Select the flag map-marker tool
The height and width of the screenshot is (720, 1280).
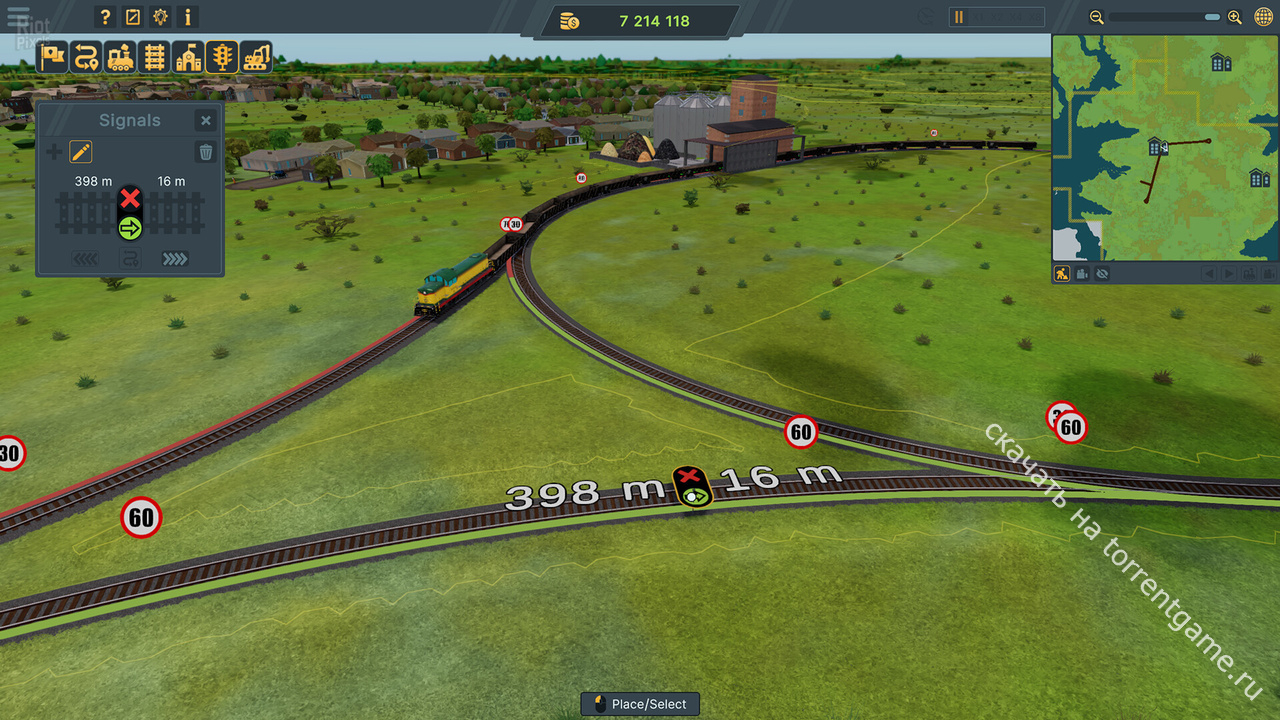53,57
